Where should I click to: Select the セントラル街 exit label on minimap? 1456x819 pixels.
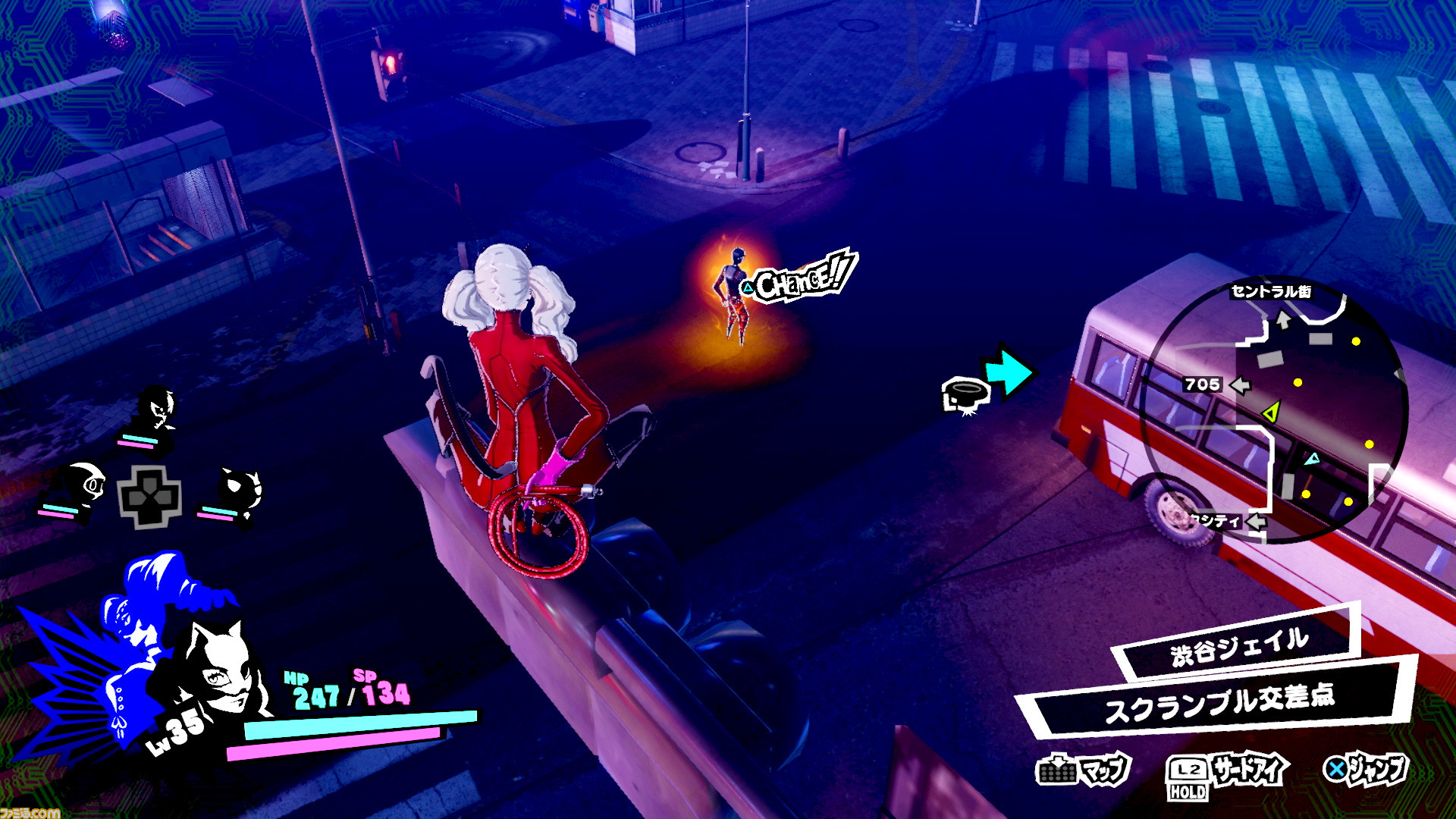[x=1271, y=291]
